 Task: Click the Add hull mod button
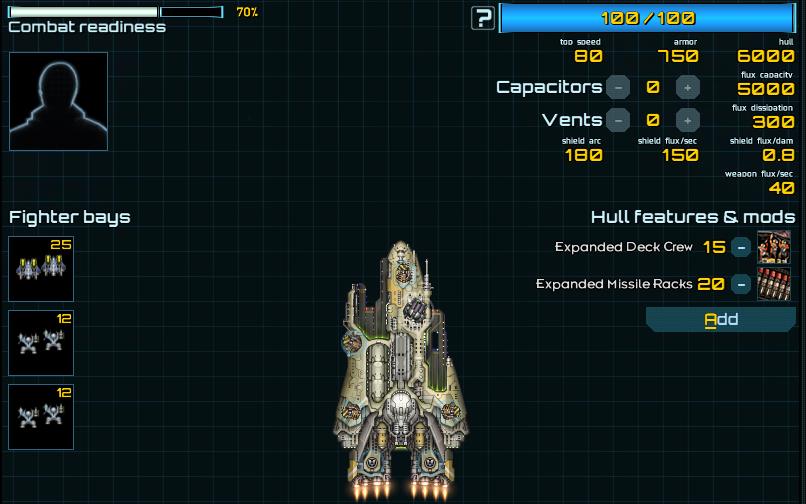(x=720, y=320)
